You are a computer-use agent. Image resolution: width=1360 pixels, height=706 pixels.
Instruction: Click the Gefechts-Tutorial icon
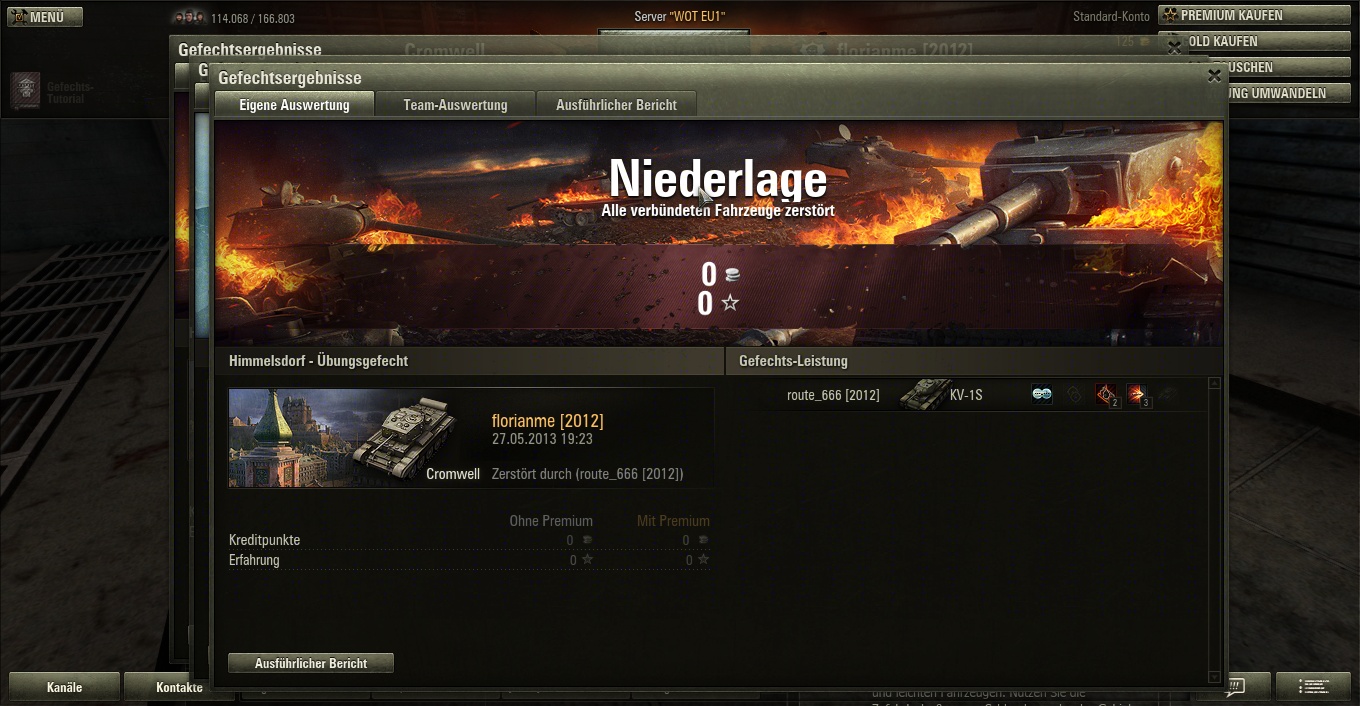click(x=26, y=91)
